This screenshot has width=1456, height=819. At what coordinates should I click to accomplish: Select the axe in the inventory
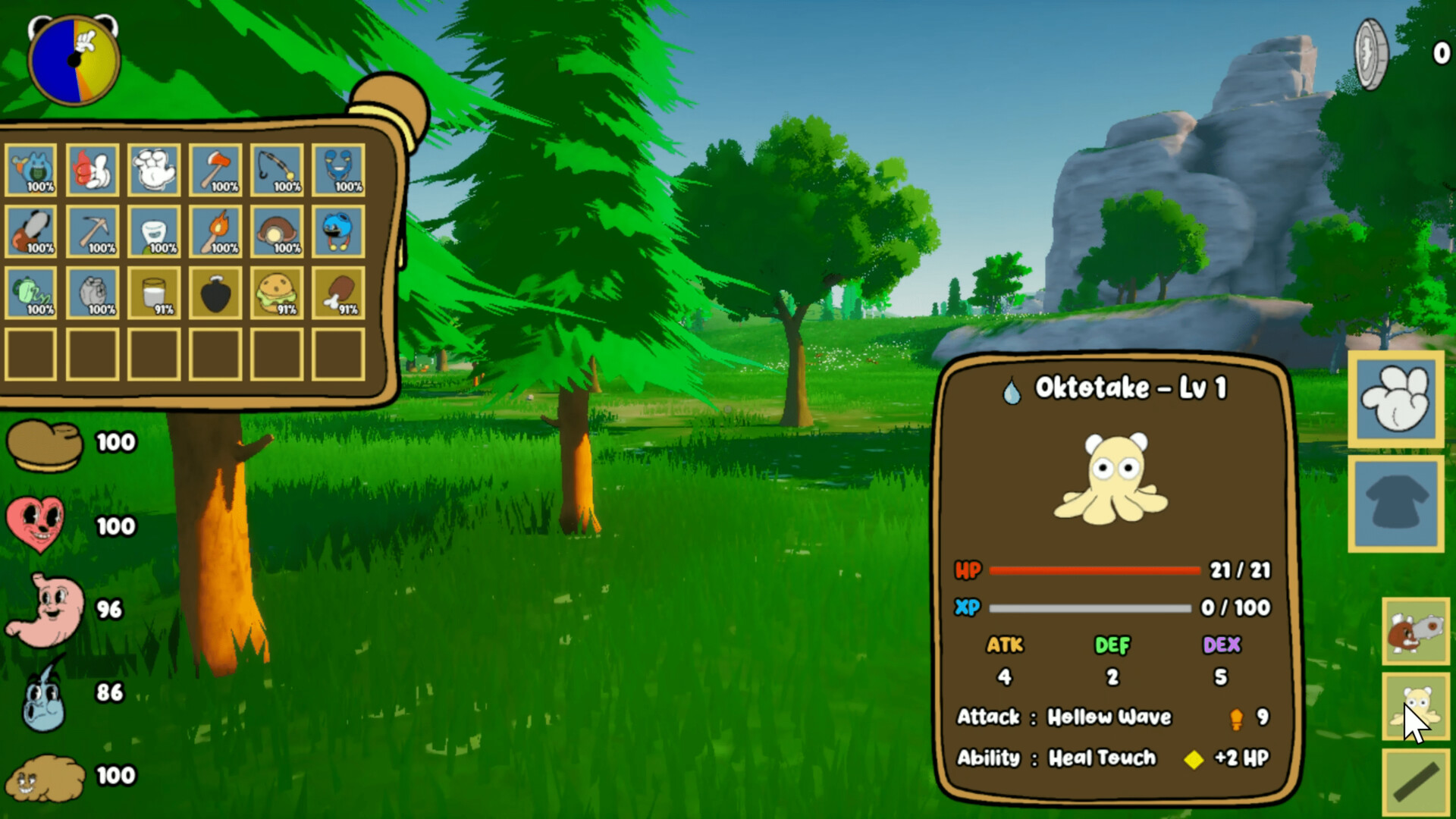coord(215,170)
